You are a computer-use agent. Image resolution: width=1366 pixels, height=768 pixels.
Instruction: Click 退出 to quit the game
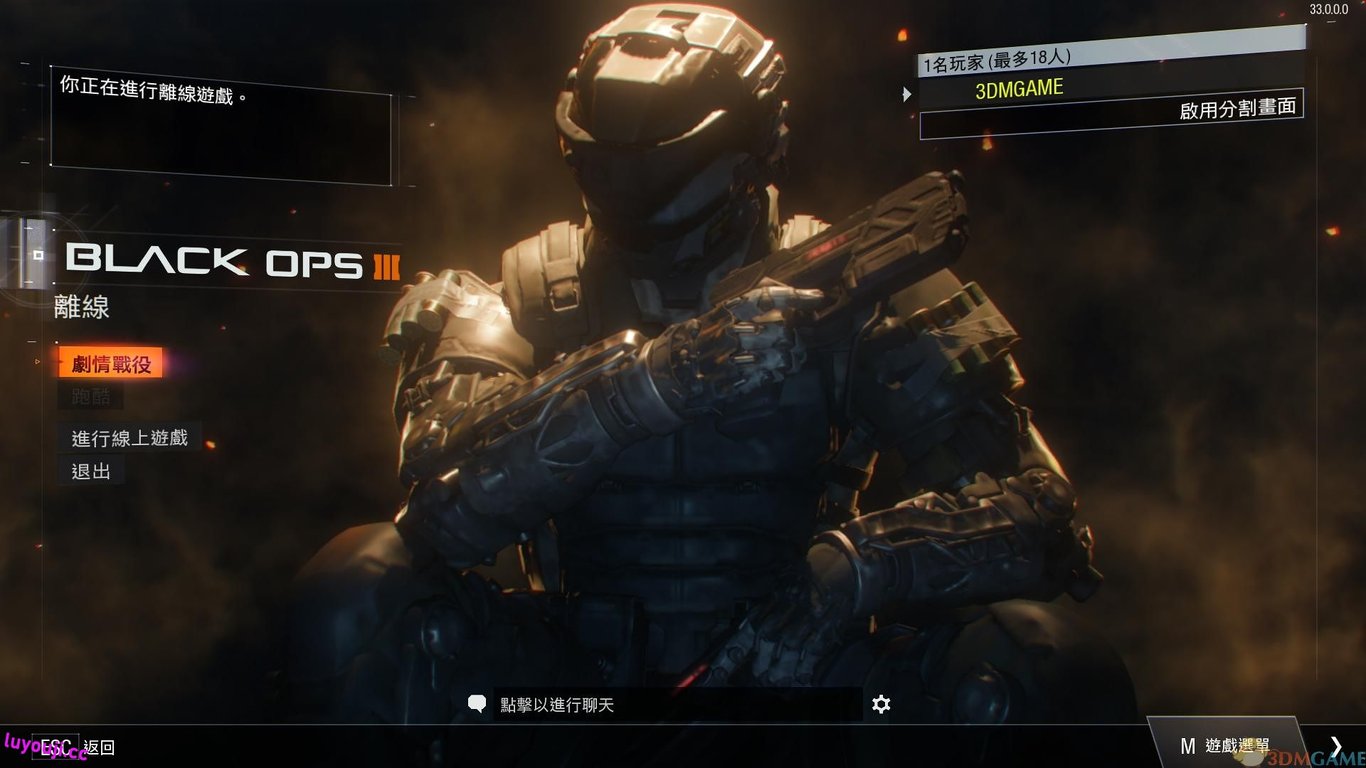pyautogui.click(x=91, y=471)
